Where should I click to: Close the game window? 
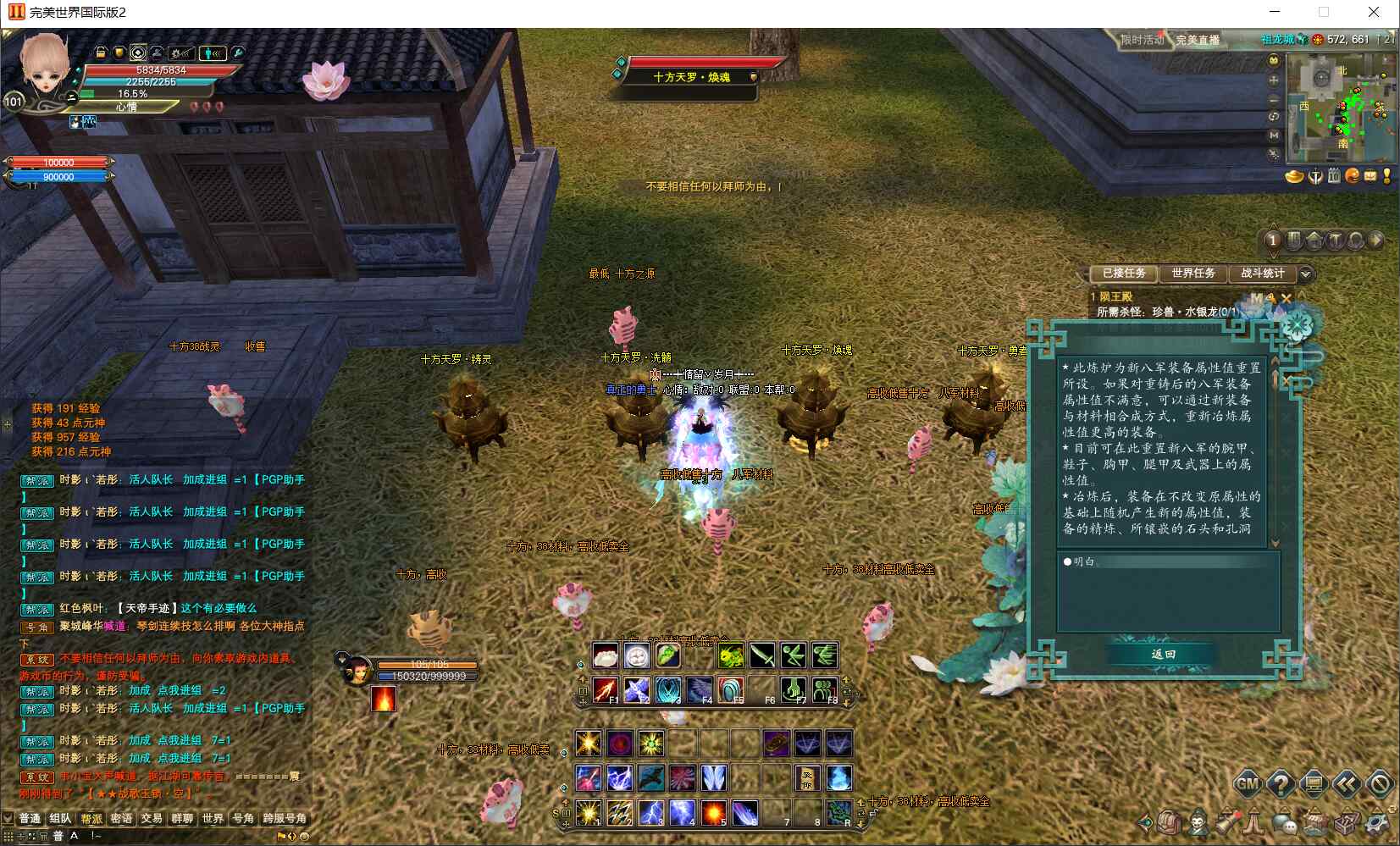tap(1374, 12)
